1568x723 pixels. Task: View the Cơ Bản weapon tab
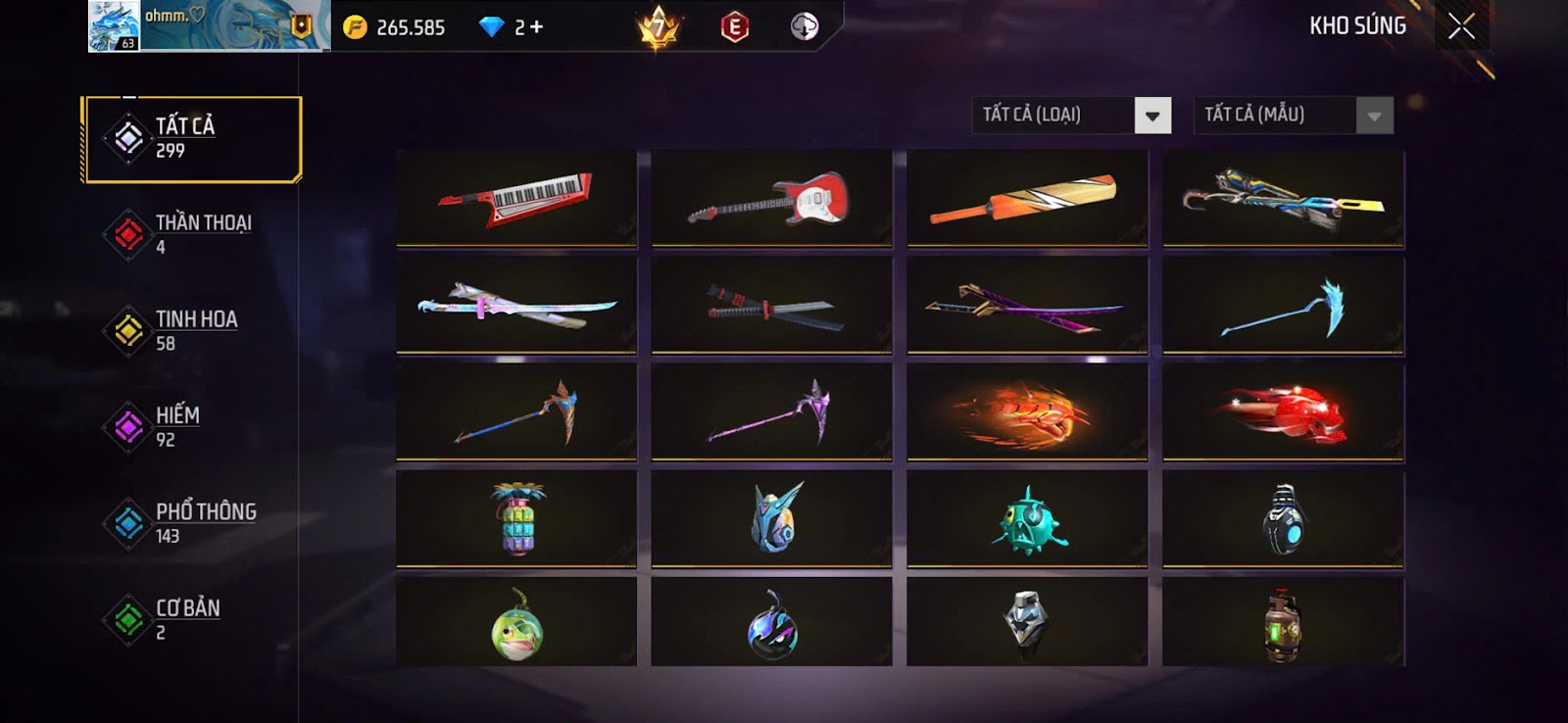pyautogui.click(x=192, y=618)
